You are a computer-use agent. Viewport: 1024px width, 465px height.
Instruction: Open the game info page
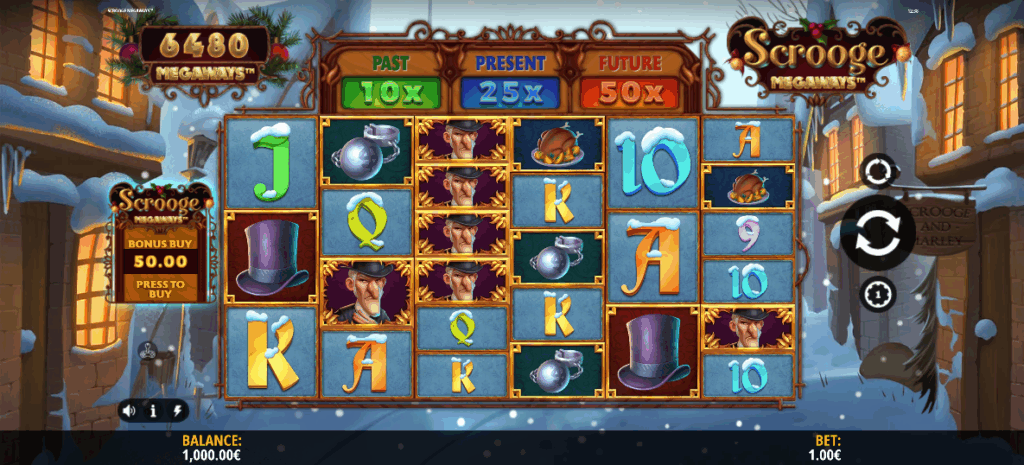153,410
